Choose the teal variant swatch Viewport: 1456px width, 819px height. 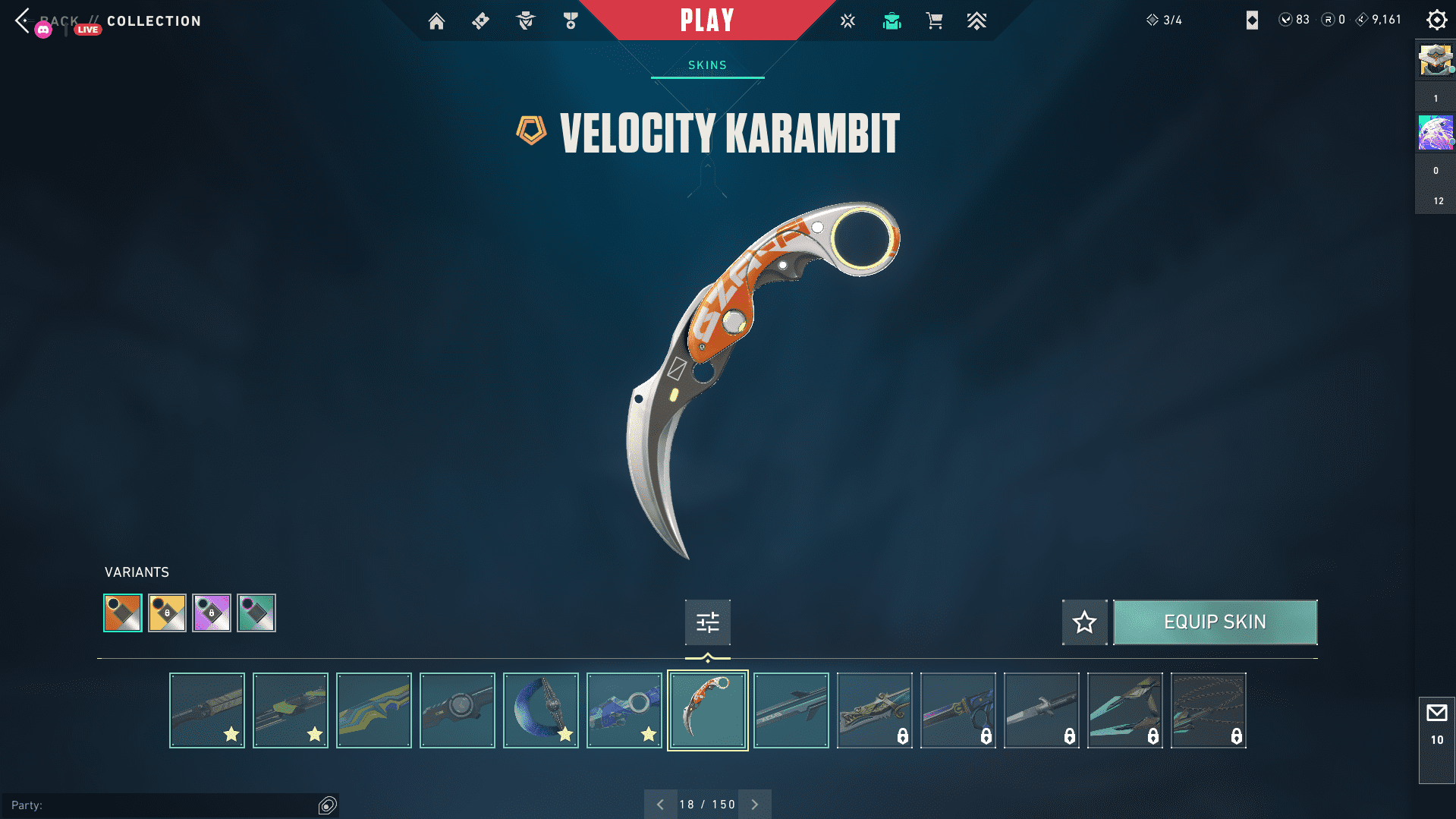256,613
